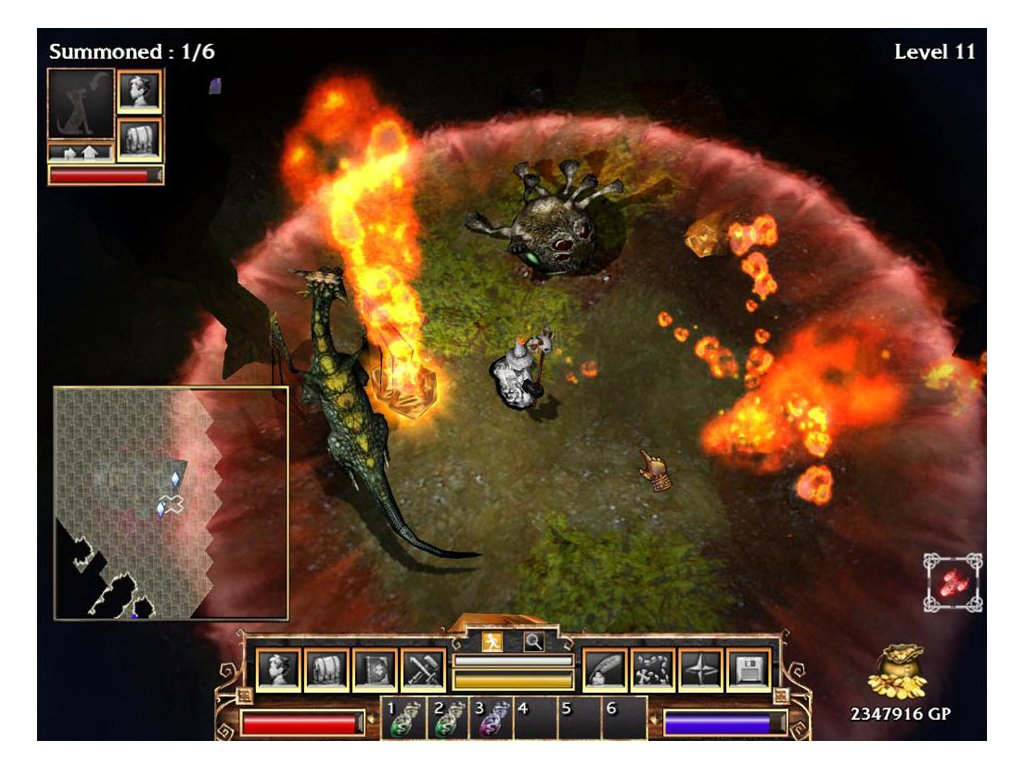Open the backpack inventory on the bottom bar
The width and height of the screenshot is (1024, 768).
click(326, 669)
